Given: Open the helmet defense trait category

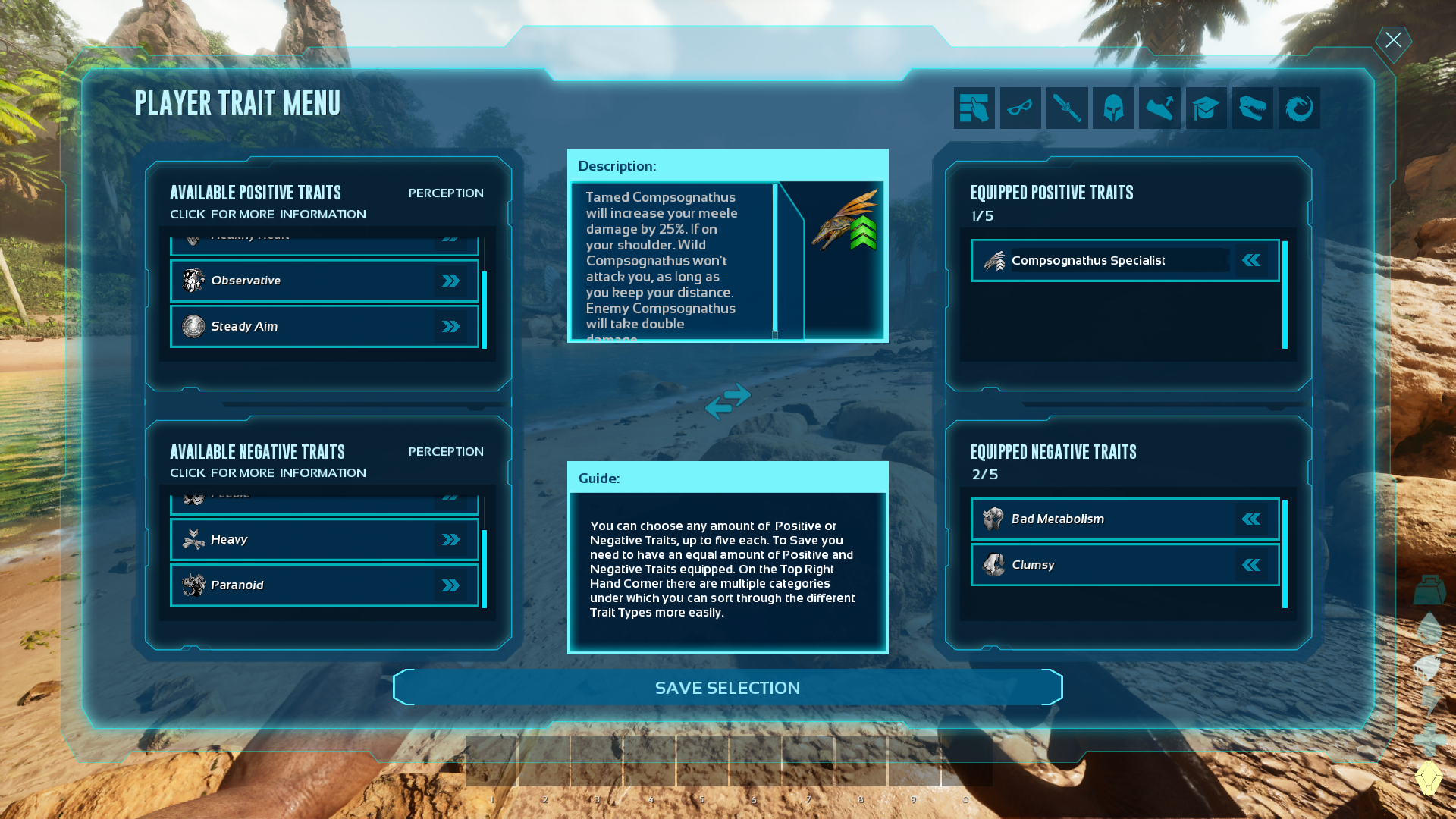Looking at the screenshot, I should click(x=1113, y=108).
